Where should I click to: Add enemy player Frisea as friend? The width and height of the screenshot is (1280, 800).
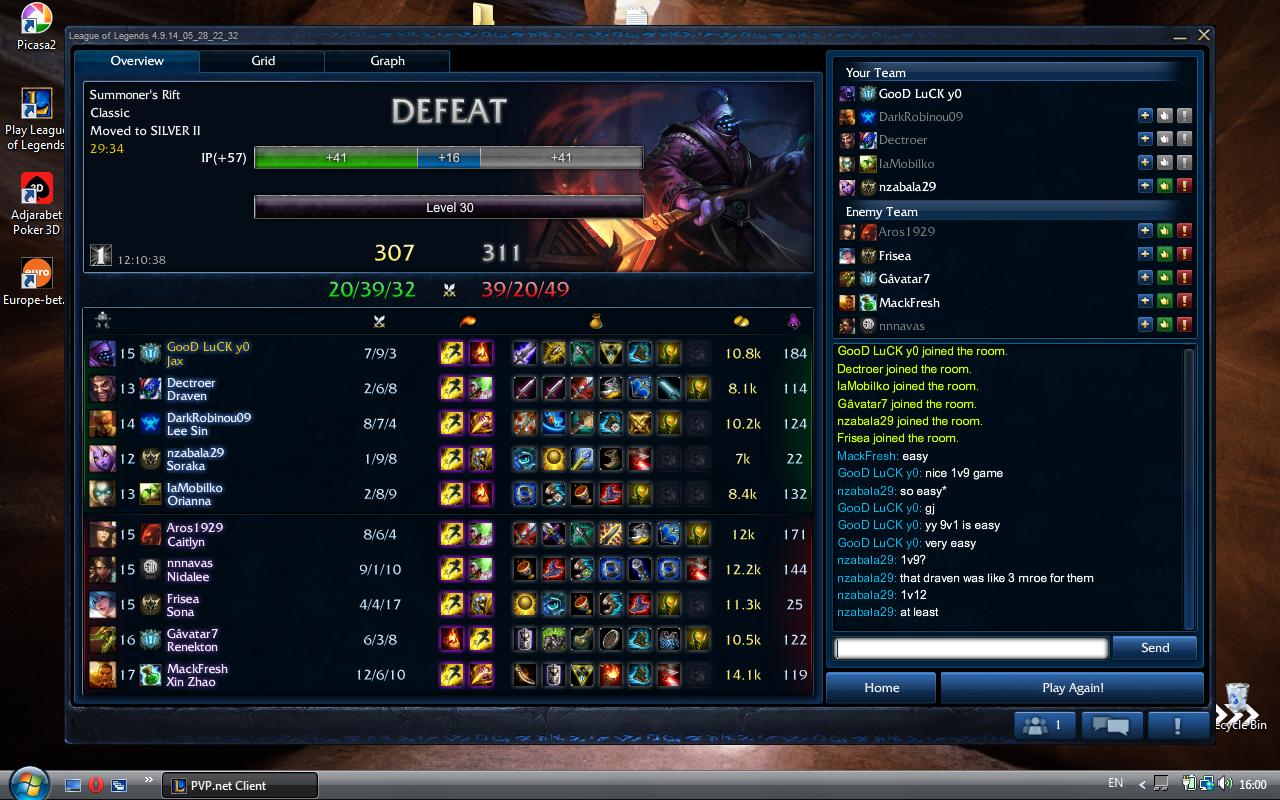coord(1145,255)
